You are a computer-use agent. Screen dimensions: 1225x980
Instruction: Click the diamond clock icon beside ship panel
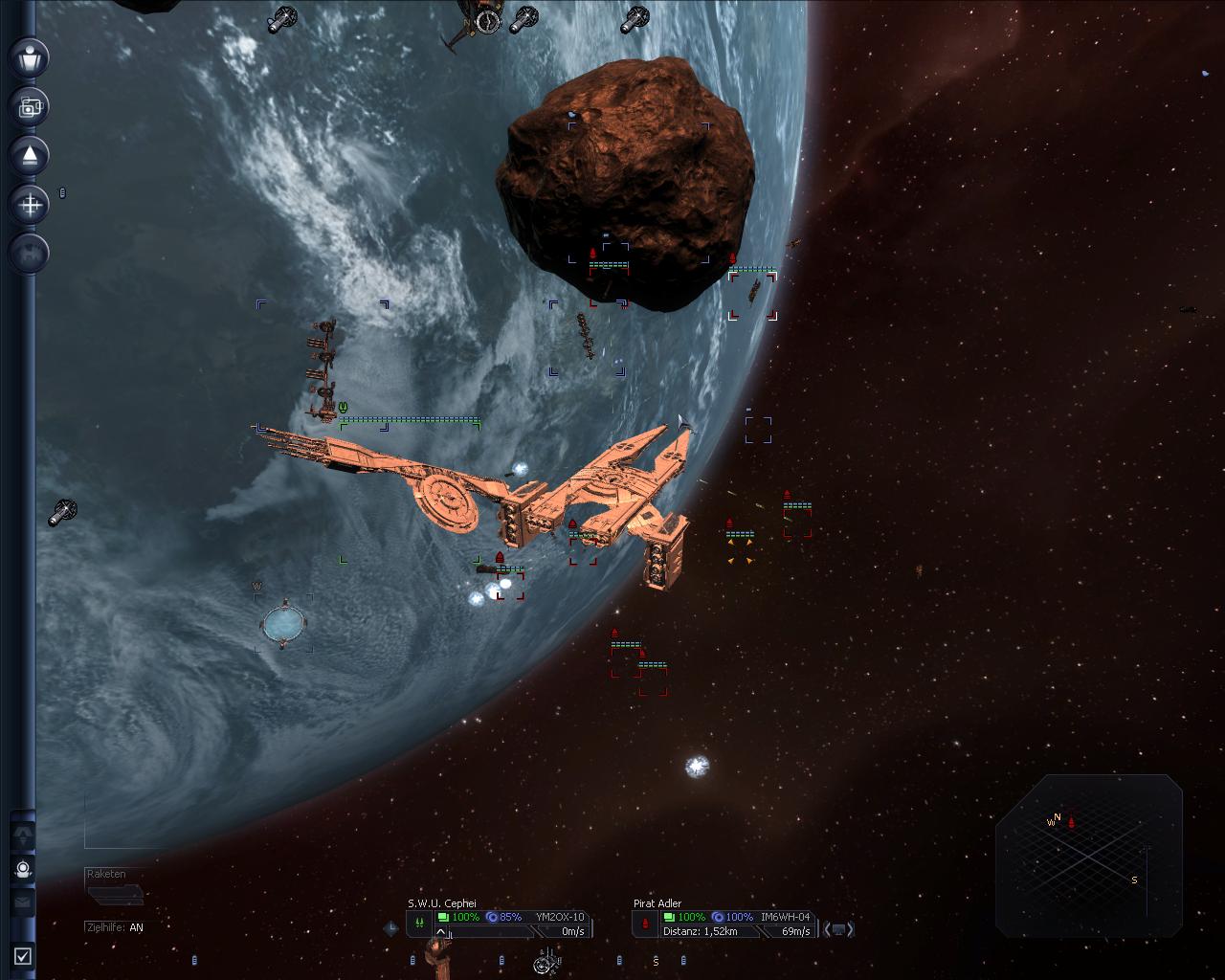pyautogui.click(x=390, y=927)
